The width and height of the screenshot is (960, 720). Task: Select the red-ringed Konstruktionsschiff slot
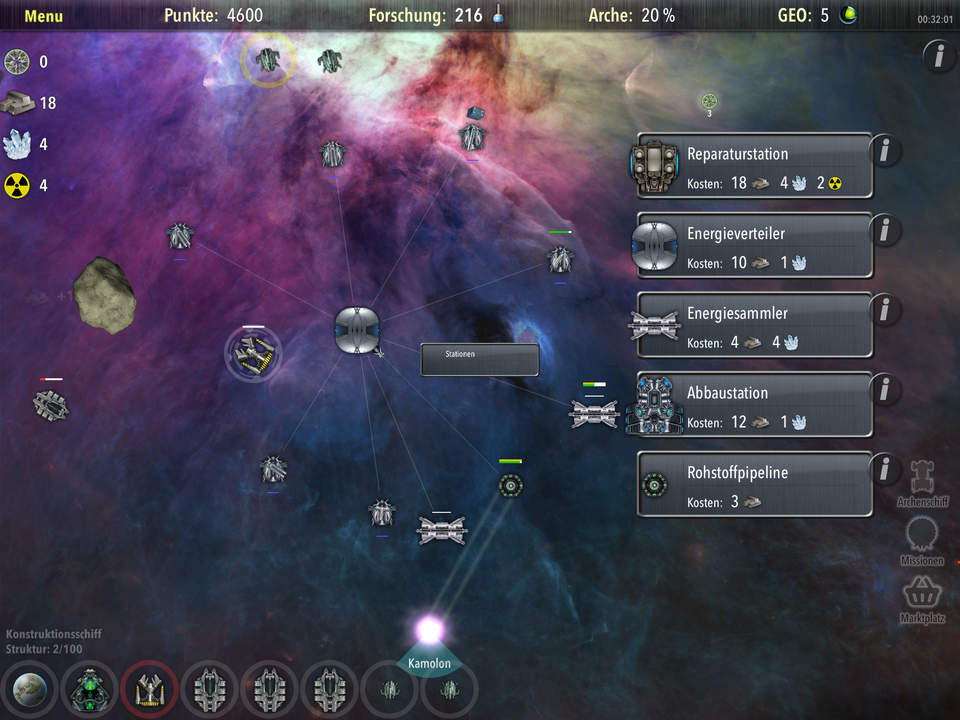pyautogui.click(x=149, y=691)
